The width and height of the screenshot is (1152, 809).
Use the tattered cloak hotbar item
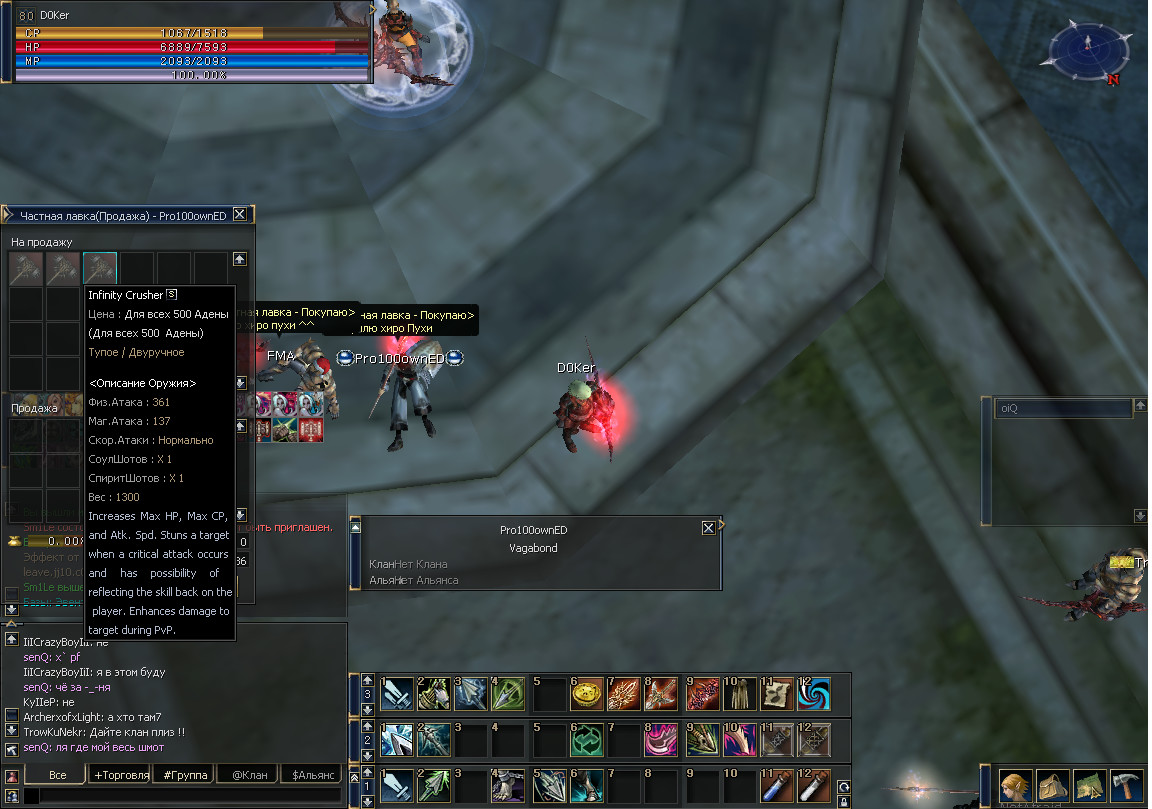[x=739, y=693]
